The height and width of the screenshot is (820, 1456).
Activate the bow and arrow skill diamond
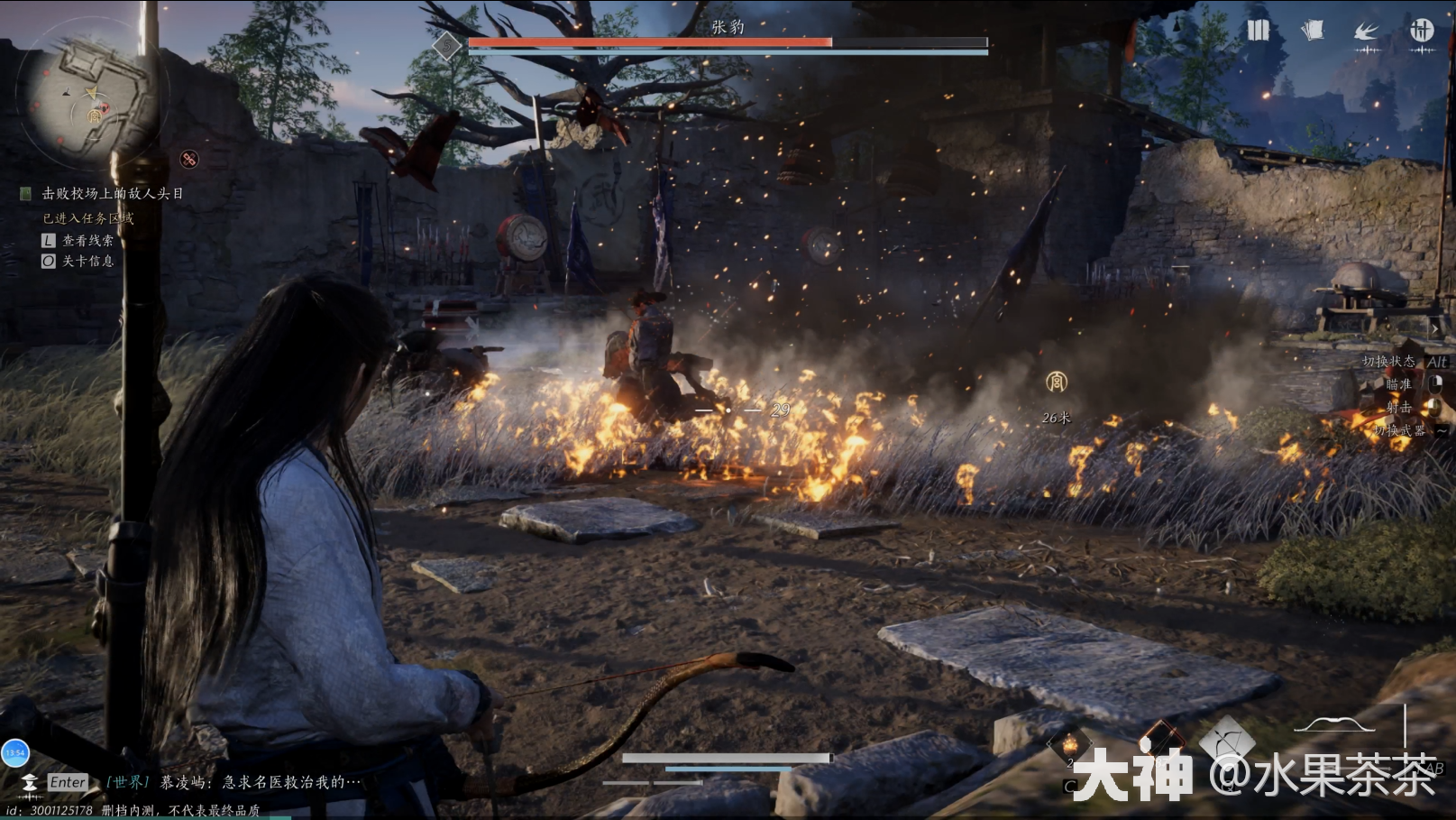(x=1226, y=742)
